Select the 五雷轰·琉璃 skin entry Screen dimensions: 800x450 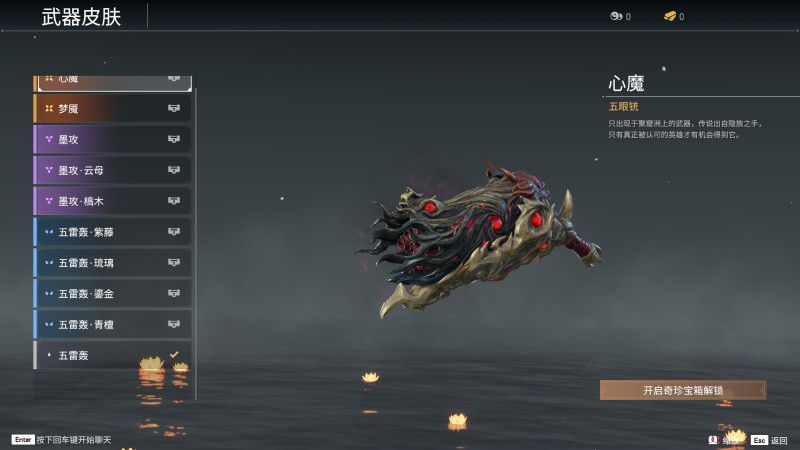point(112,263)
